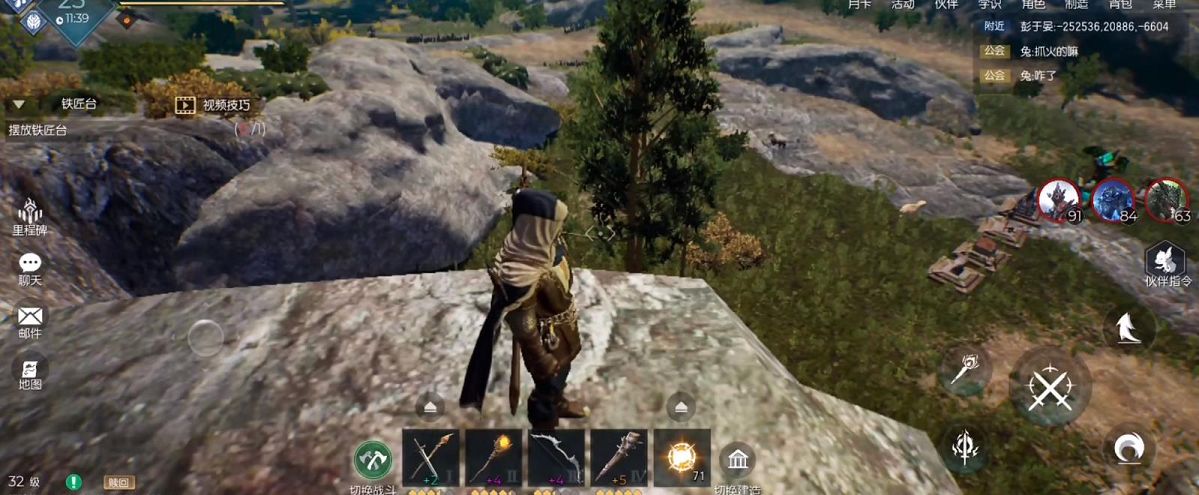Tap the crossed swords attack button
This screenshot has width=1199, height=495.
click(x=1050, y=384)
